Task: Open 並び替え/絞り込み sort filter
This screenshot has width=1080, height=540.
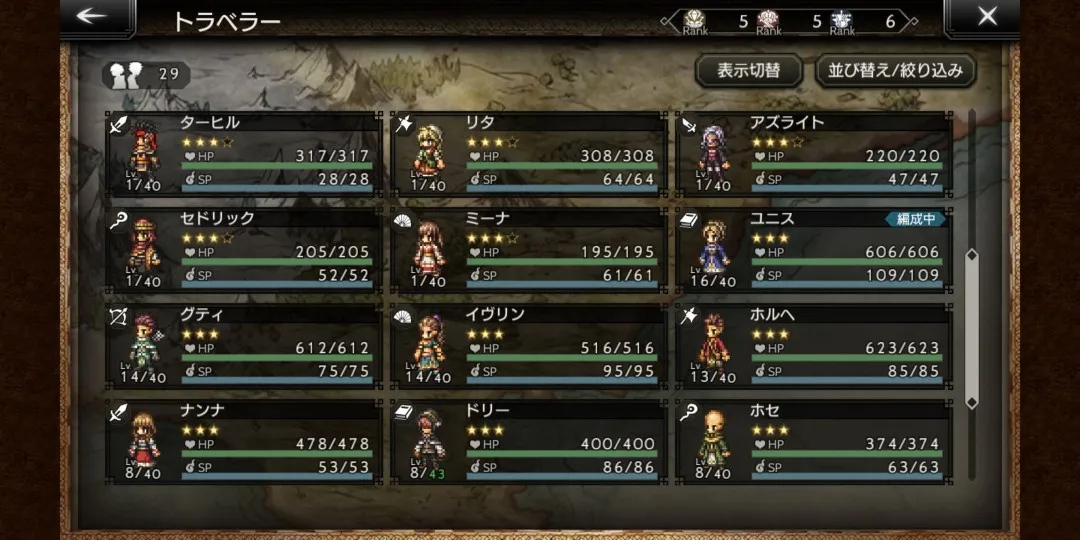Action: point(895,71)
